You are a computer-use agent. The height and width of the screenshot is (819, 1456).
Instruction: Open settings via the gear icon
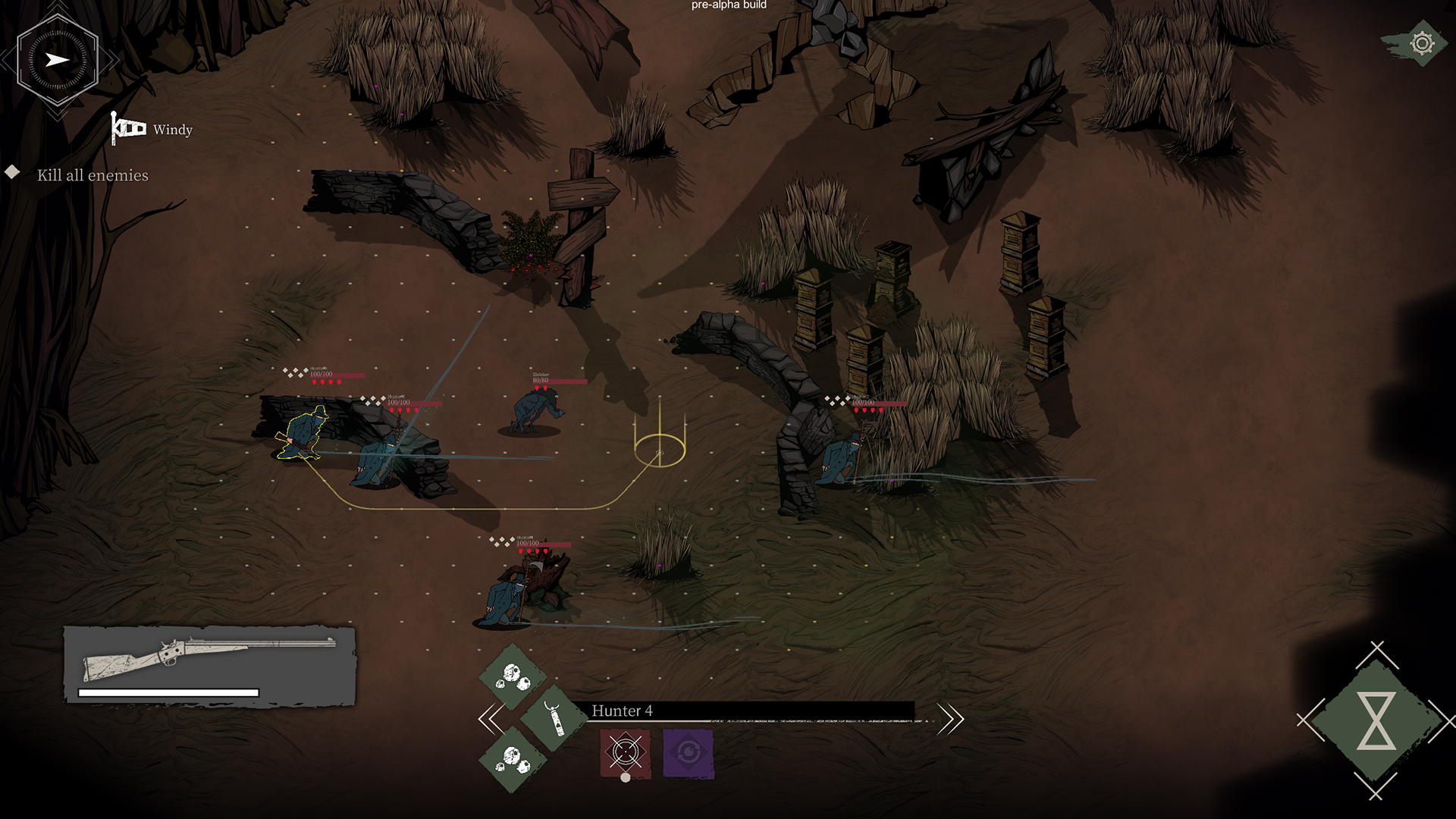(x=1421, y=43)
